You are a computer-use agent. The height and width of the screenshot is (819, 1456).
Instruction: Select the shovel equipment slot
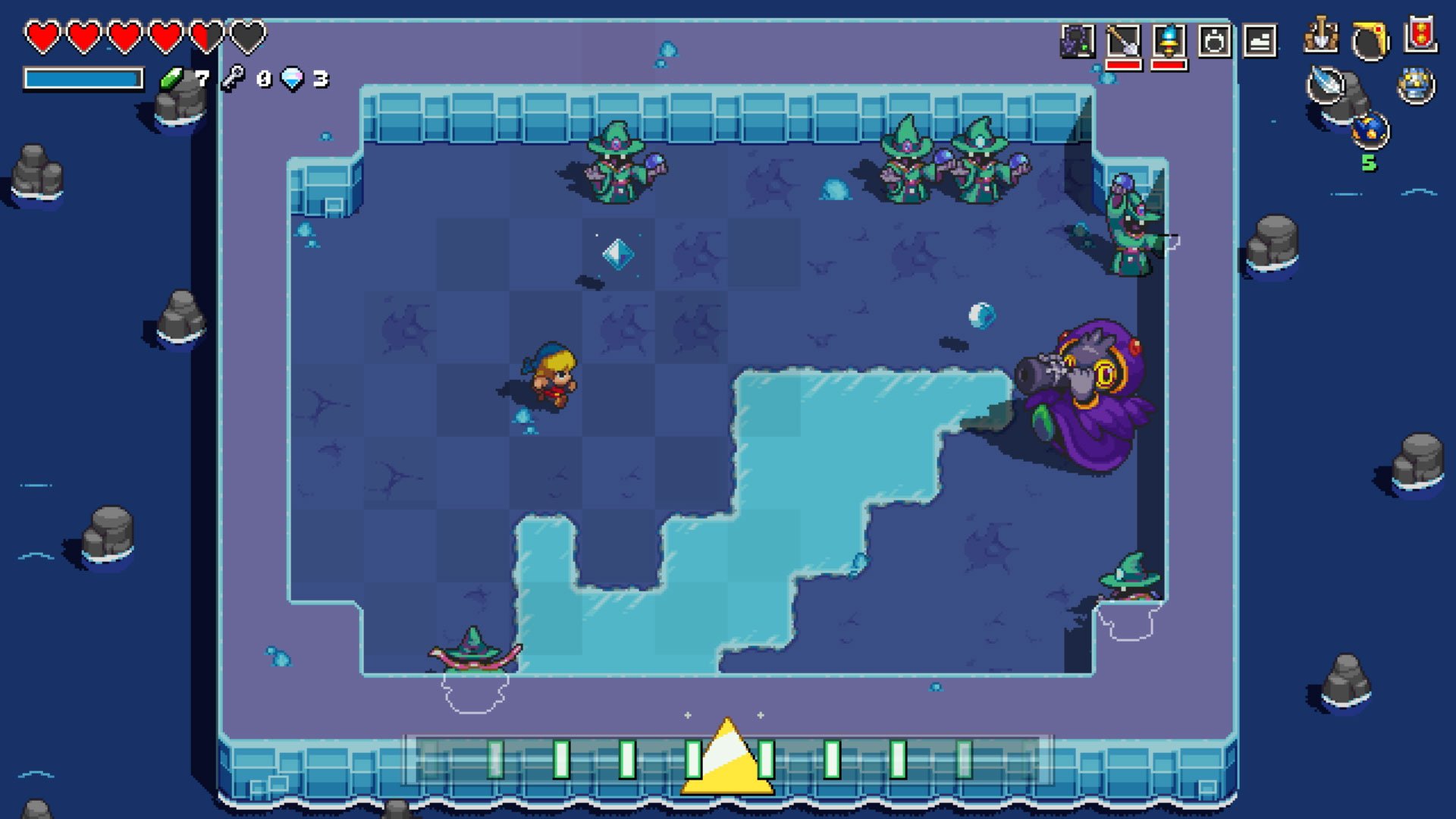(x=1123, y=40)
